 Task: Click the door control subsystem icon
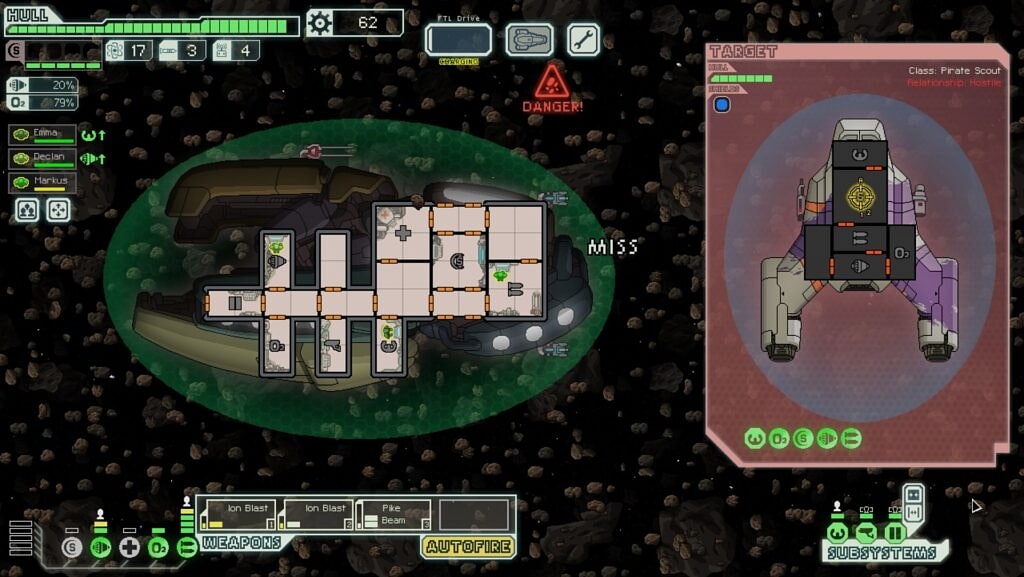(893, 532)
